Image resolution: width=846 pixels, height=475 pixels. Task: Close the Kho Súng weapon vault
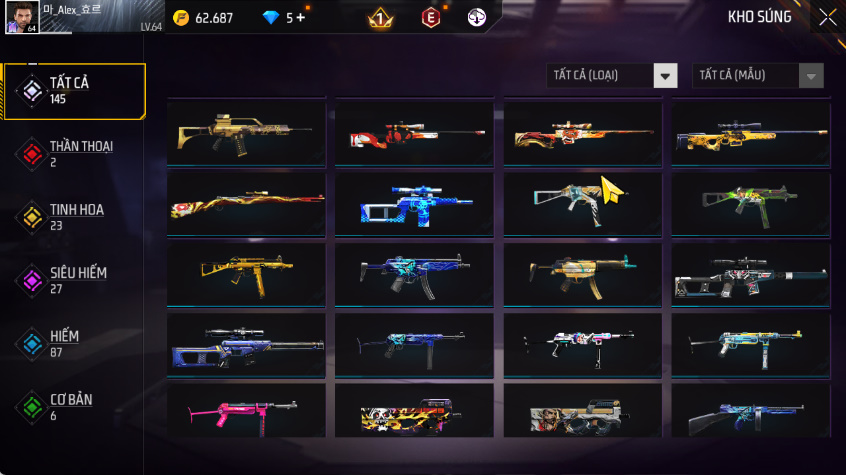click(827, 17)
